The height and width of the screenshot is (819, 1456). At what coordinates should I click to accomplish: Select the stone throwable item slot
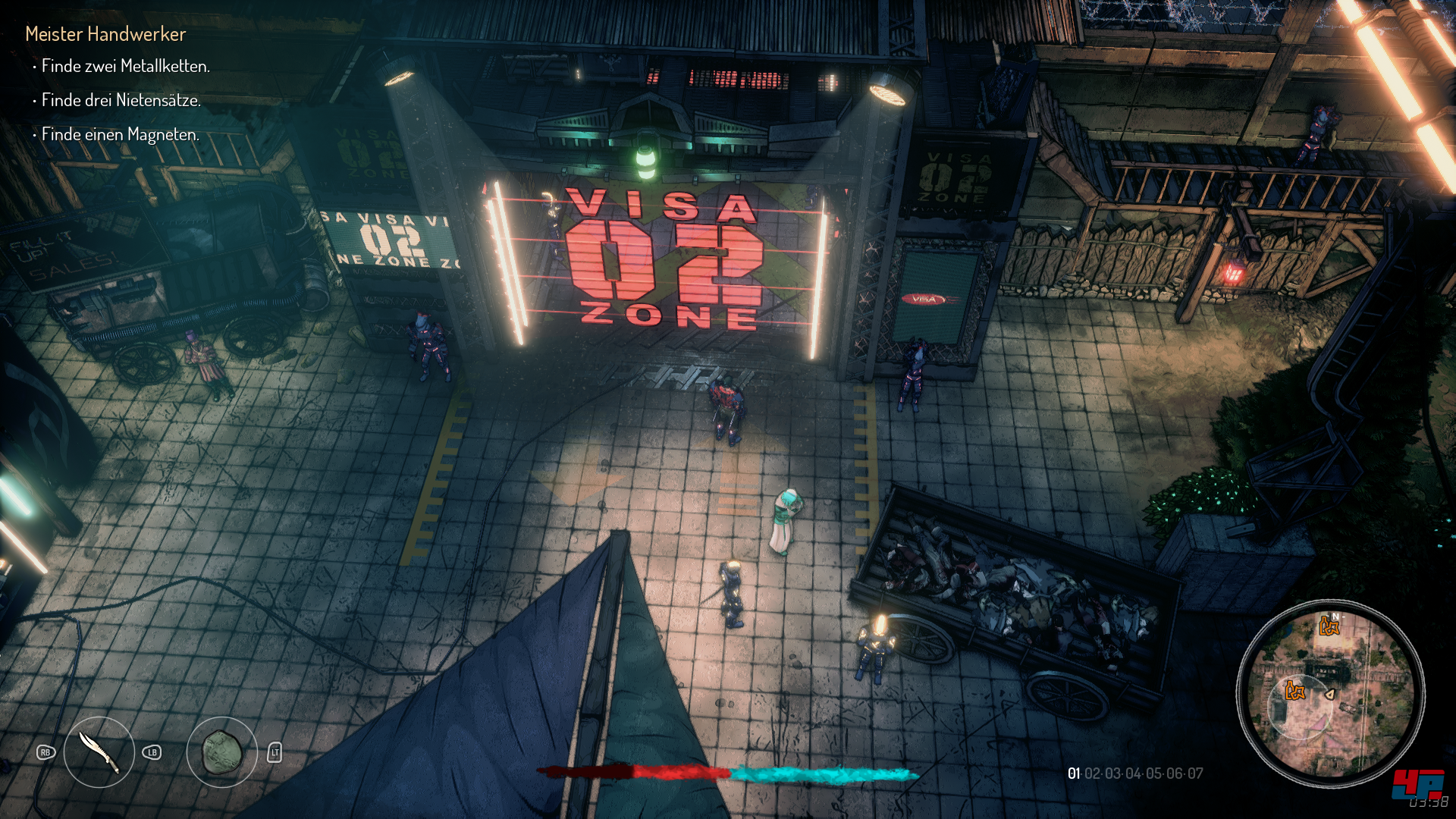pyautogui.click(x=222, y=752)
